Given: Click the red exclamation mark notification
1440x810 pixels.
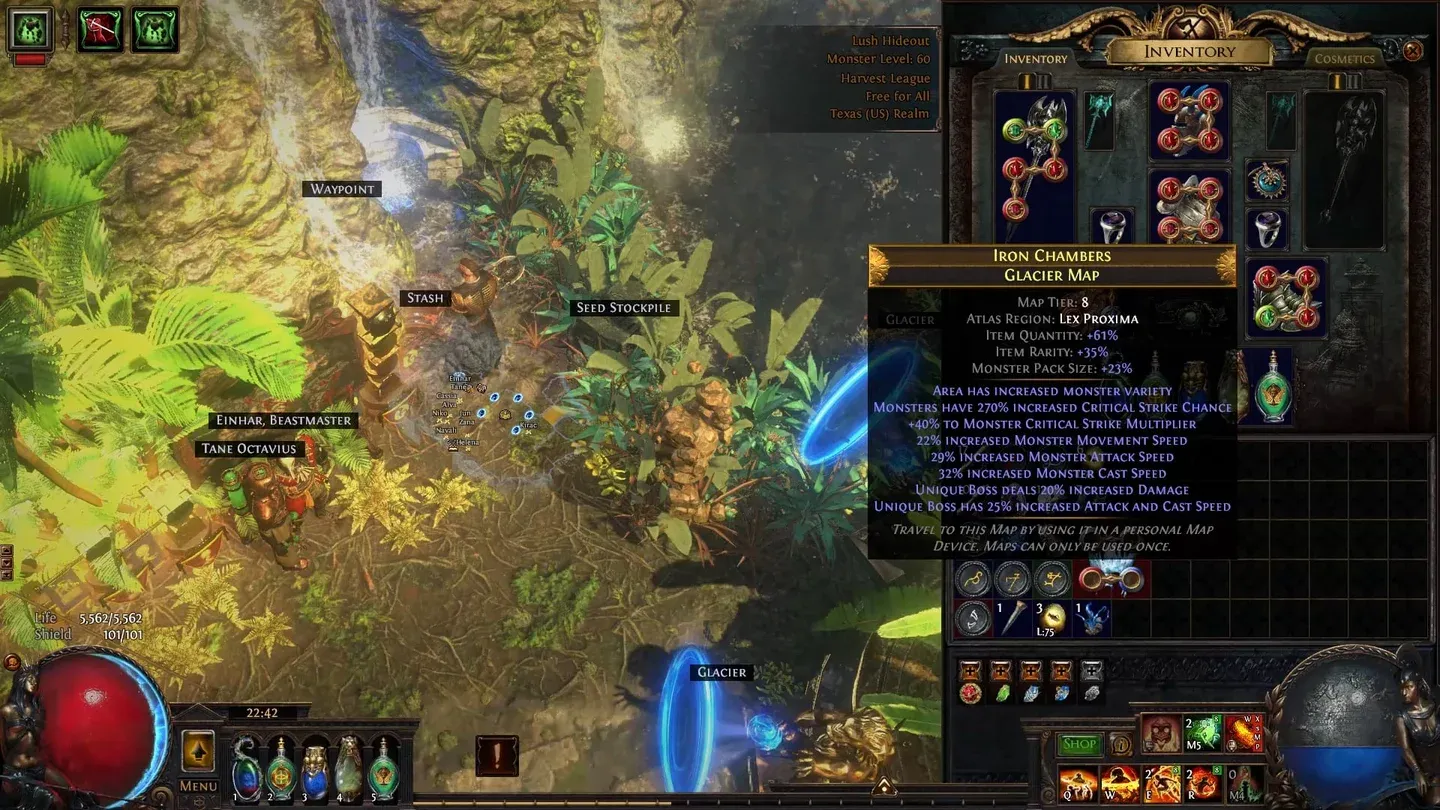Looking at the screenshot, I should [497, 756].
